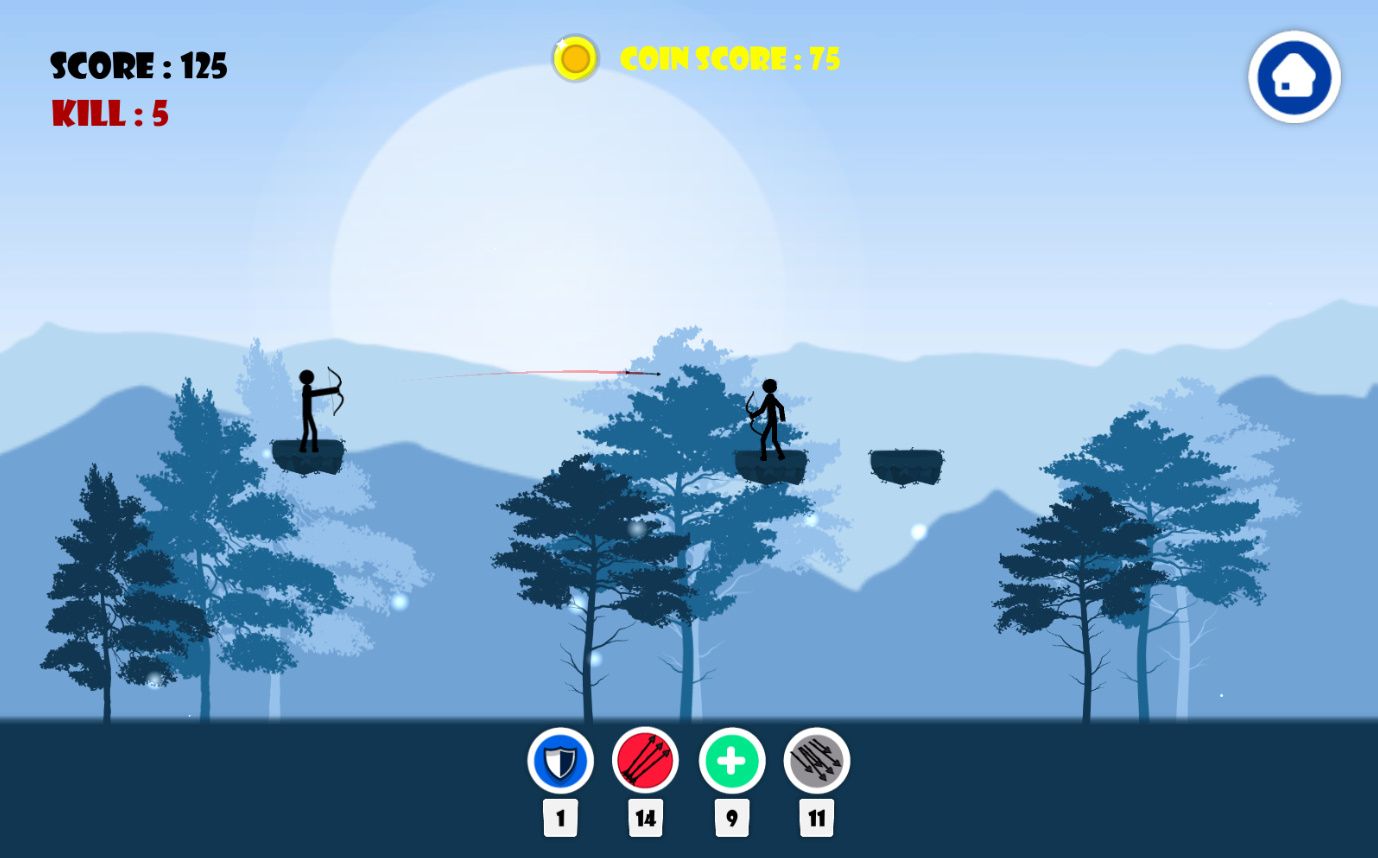Activate the blue shield power-up
The width and height of the screenshot is (1378, 858).
560,761
